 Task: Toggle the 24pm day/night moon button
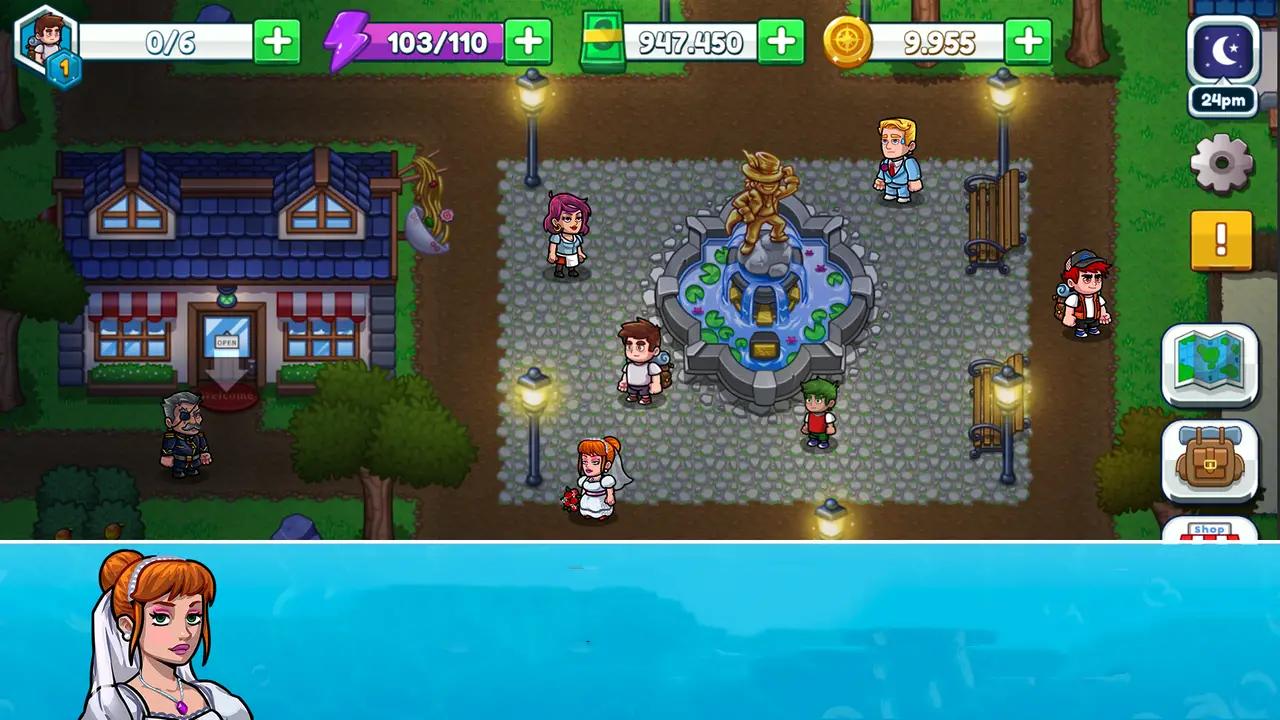tap(1222, 55)
